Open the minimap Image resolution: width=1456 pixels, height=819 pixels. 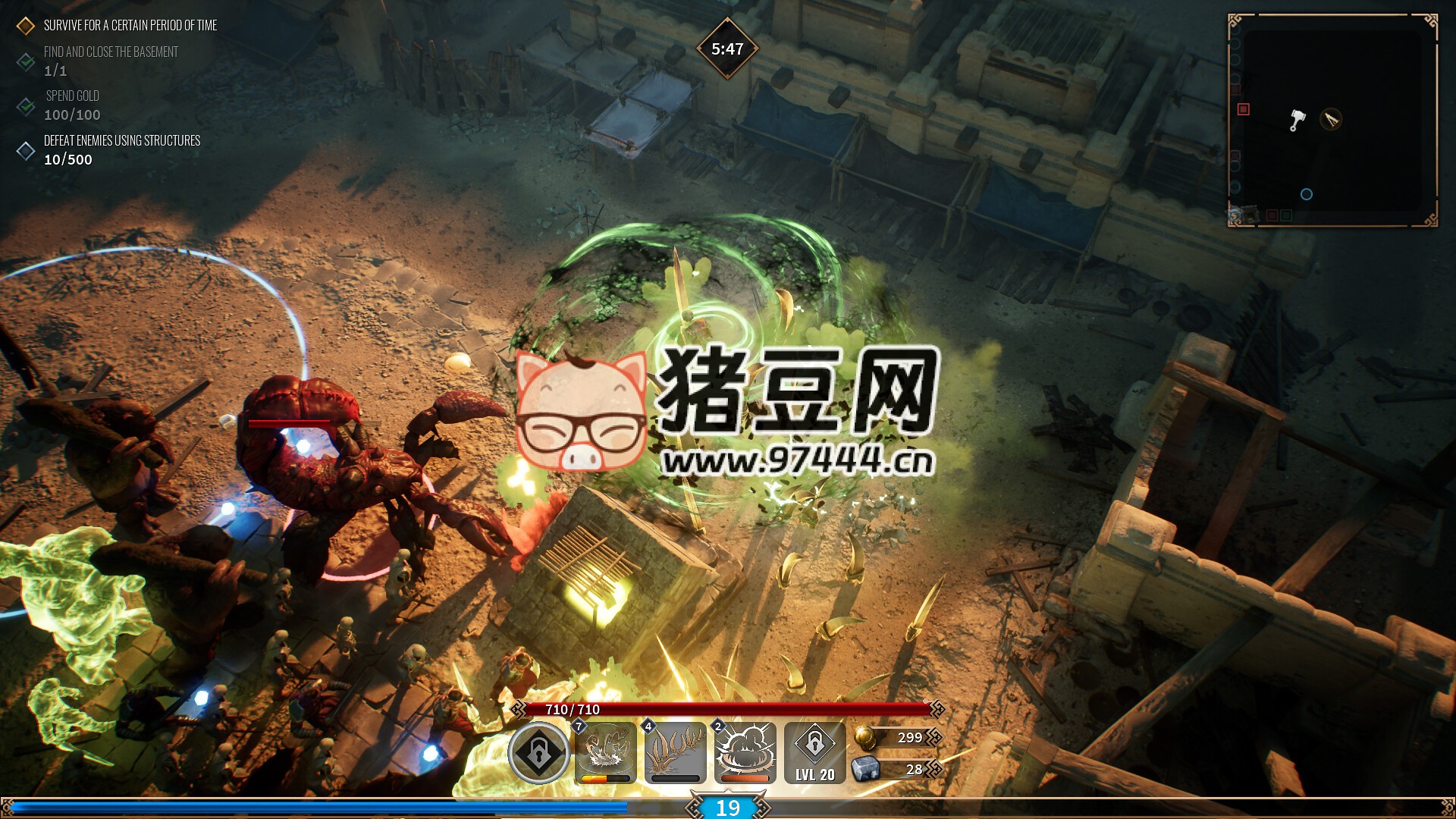pyautogui.click(x=1332, y=121)
